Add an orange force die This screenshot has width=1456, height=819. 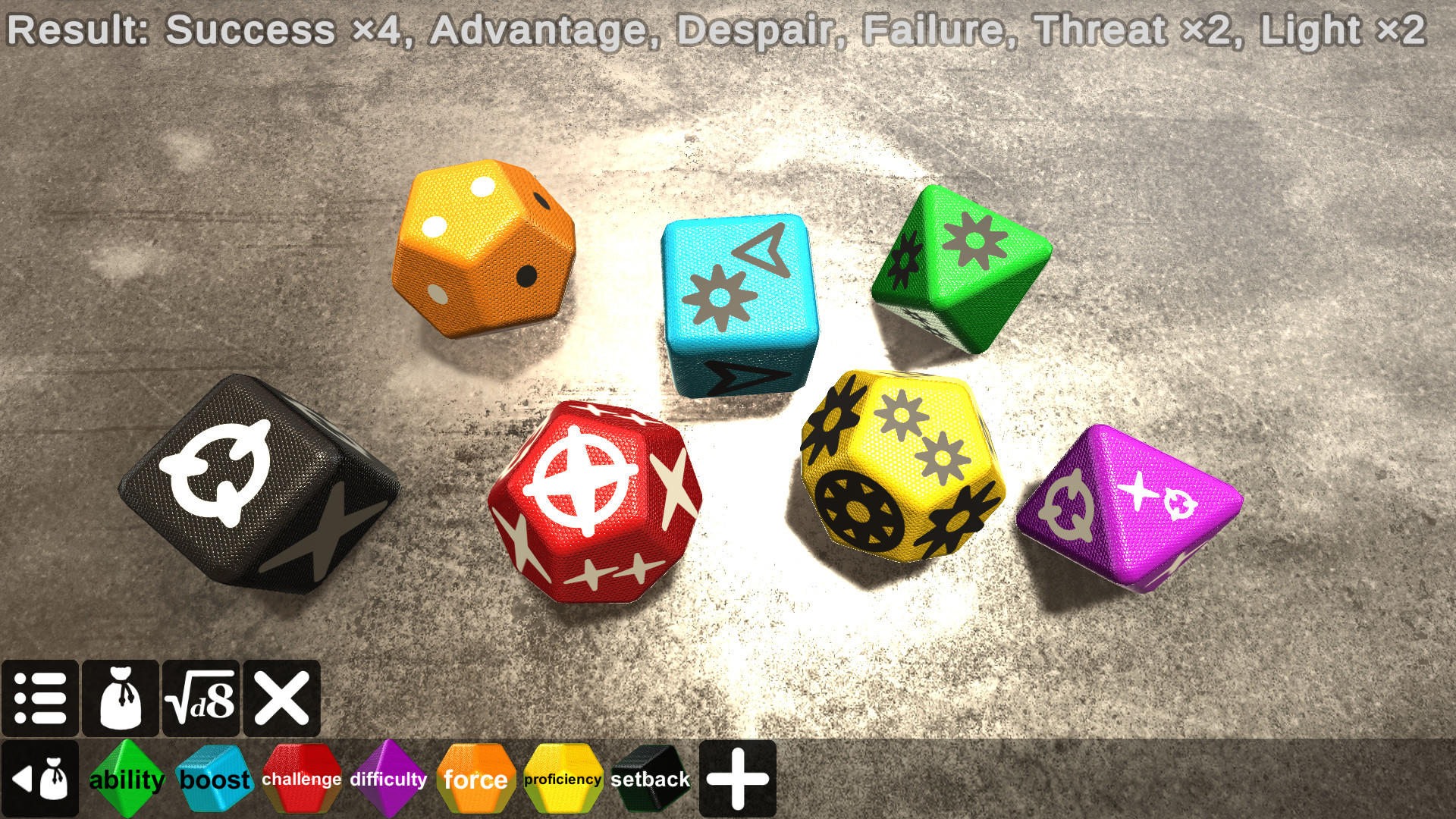click(475, 778)
